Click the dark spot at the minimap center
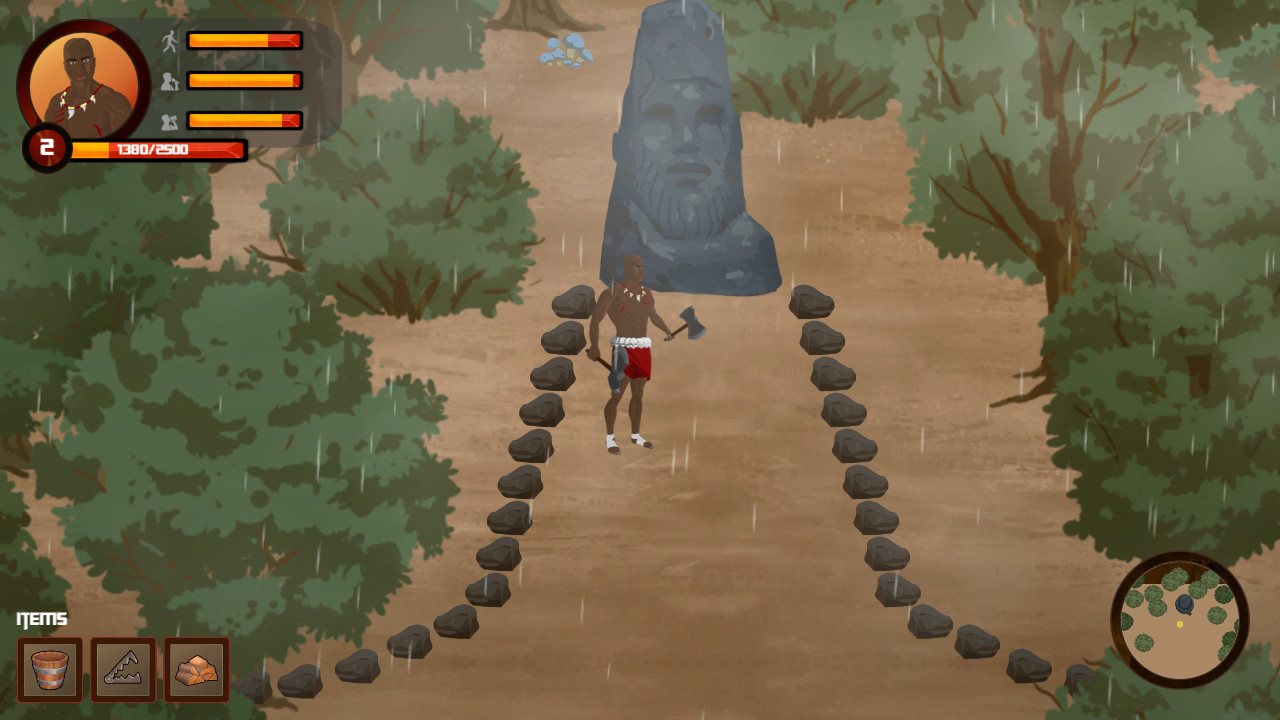The image size is (1280, 720). point(1184,603)
